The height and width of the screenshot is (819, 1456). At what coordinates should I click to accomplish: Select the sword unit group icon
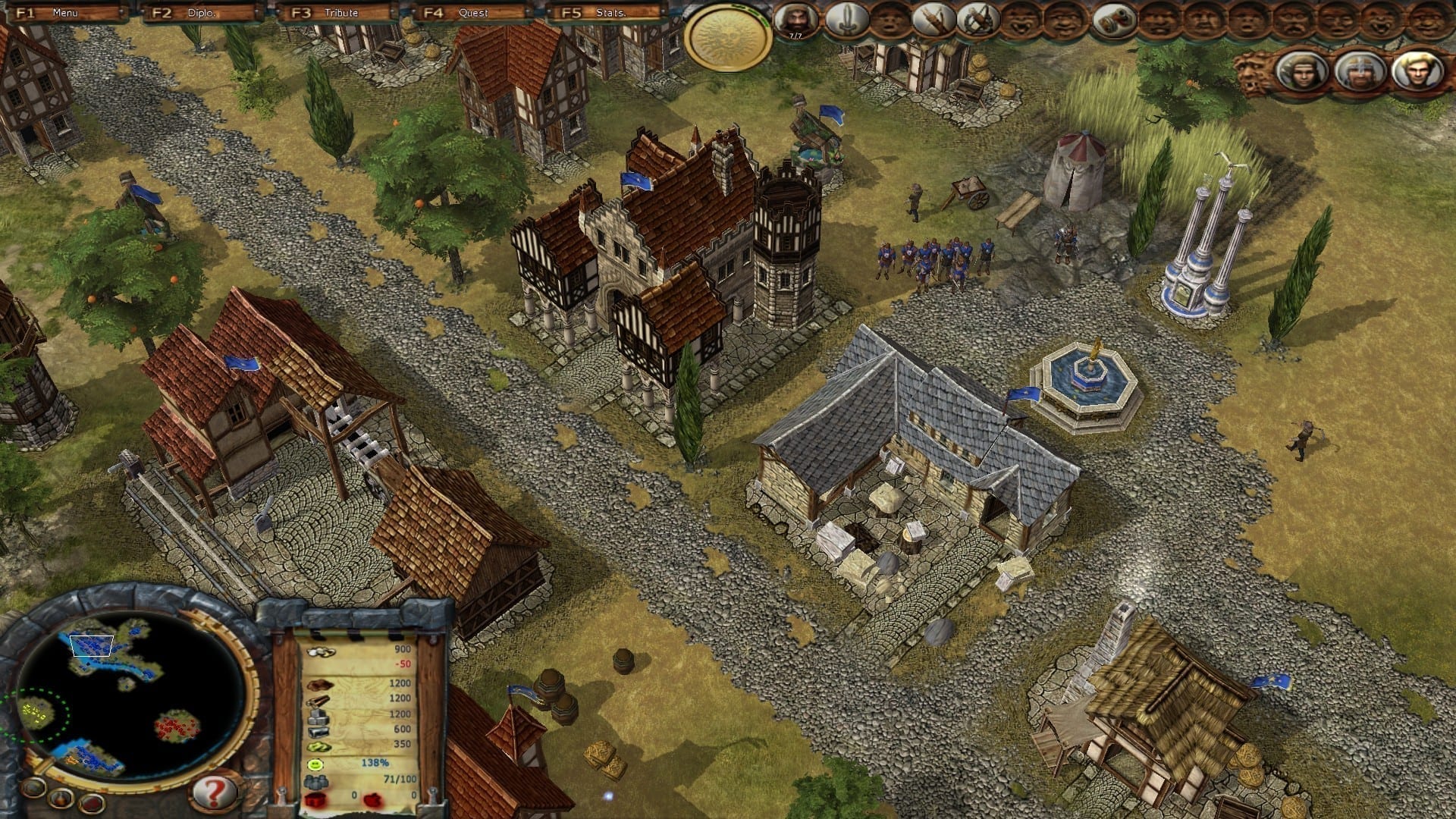point(846,20)
